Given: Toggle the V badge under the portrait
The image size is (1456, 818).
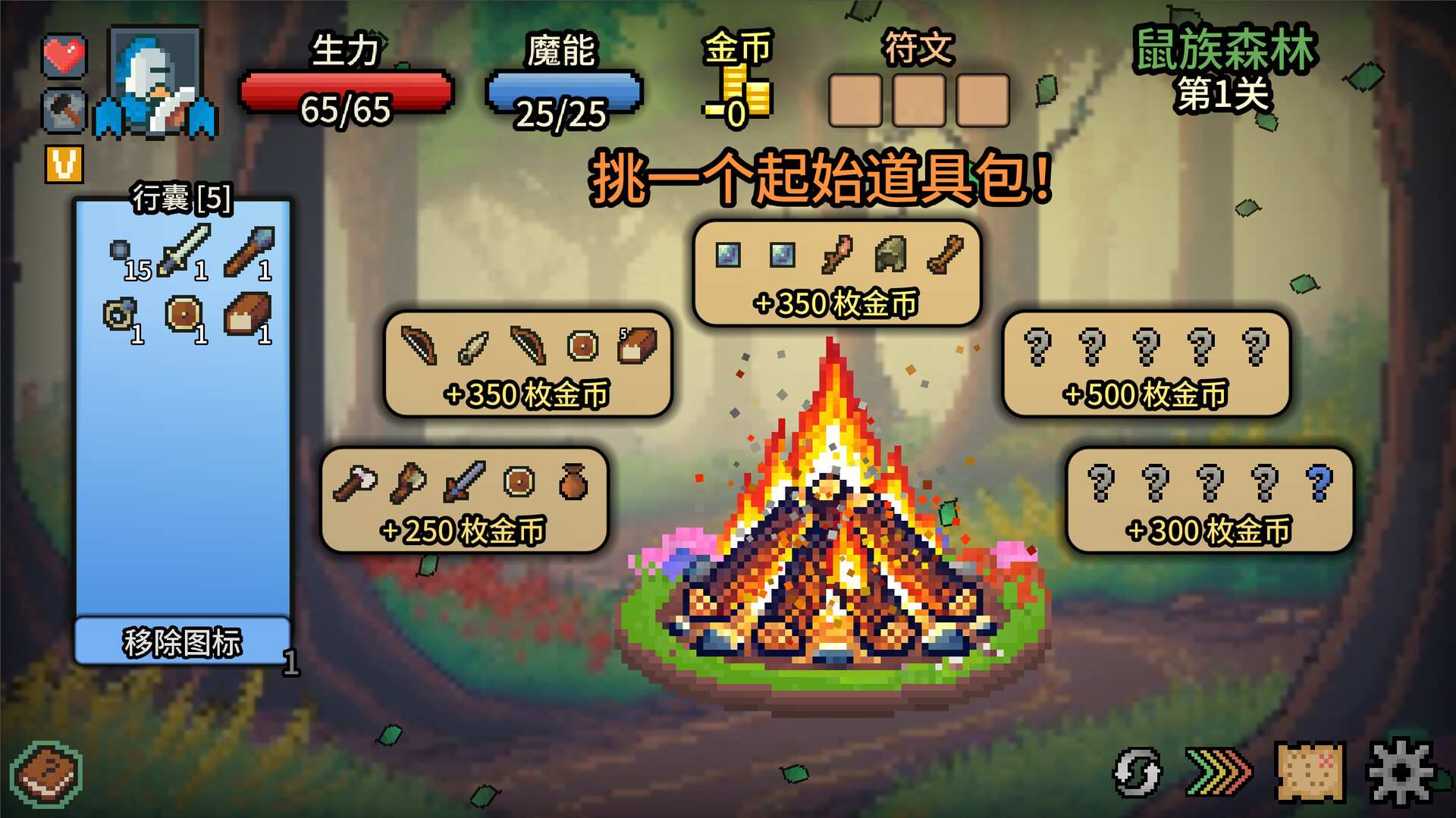Looking at the screenshot, I should [64, 163].
